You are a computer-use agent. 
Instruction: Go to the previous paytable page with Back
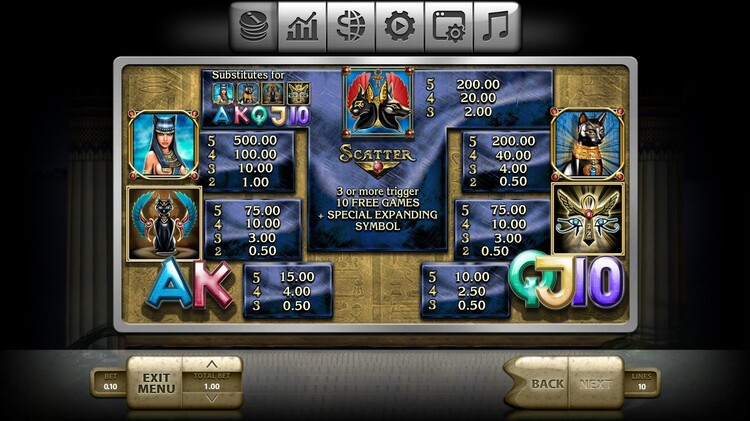pyautogui.click(x=545, y=383)
